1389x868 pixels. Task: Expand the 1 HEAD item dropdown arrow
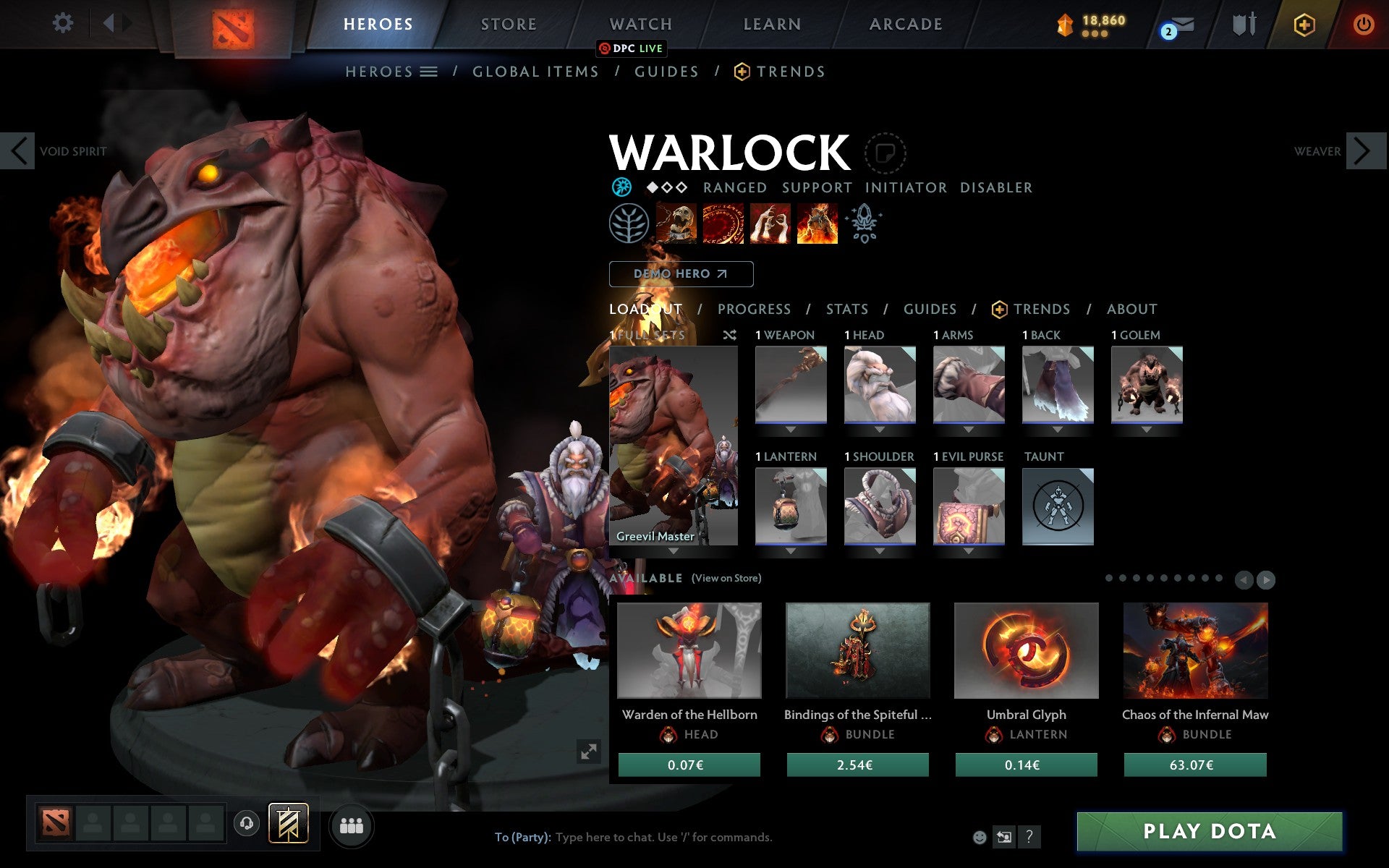click(880, 428)
